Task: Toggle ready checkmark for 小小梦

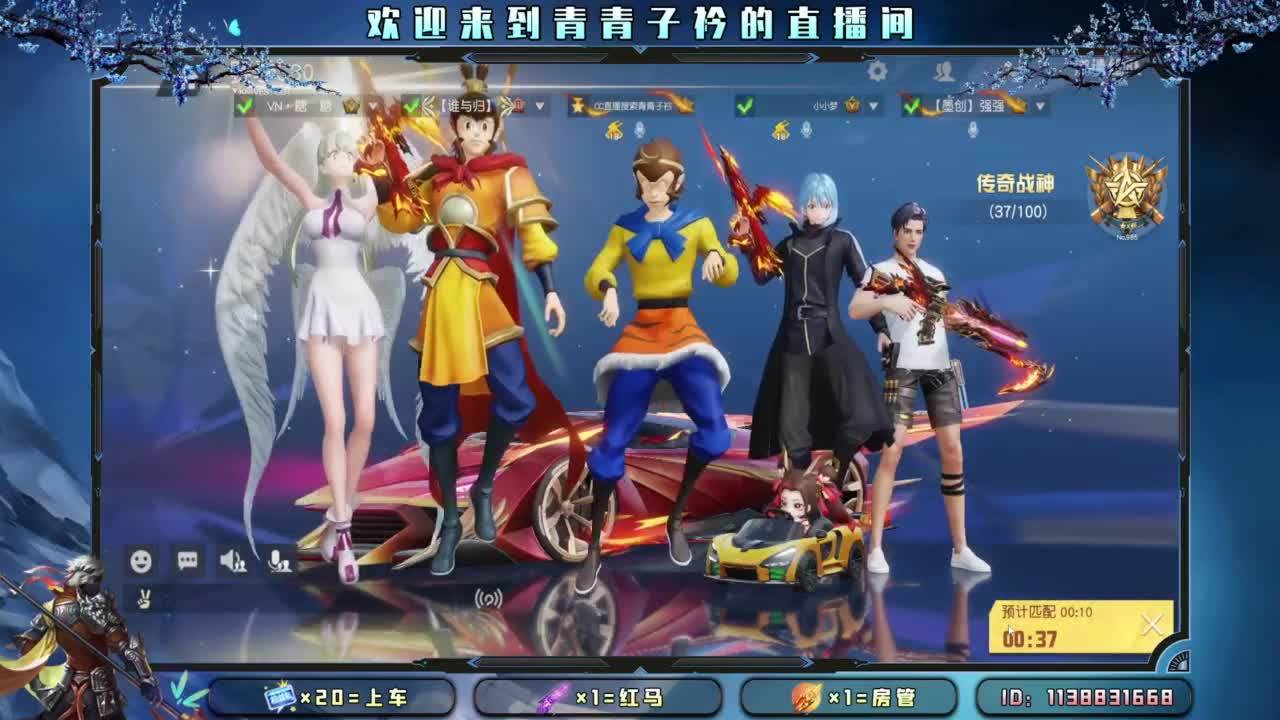Action: 746,106
